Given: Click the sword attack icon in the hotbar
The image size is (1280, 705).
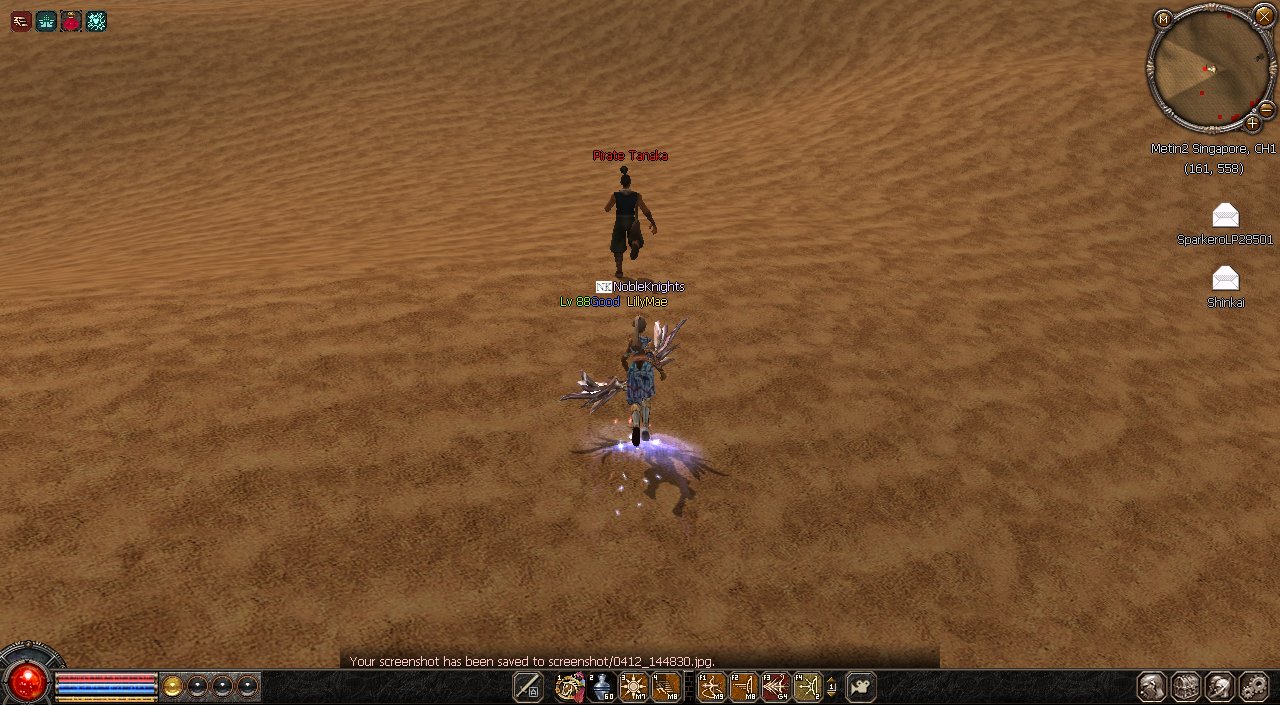Looking at the screenshot, I should coord(527,686).
